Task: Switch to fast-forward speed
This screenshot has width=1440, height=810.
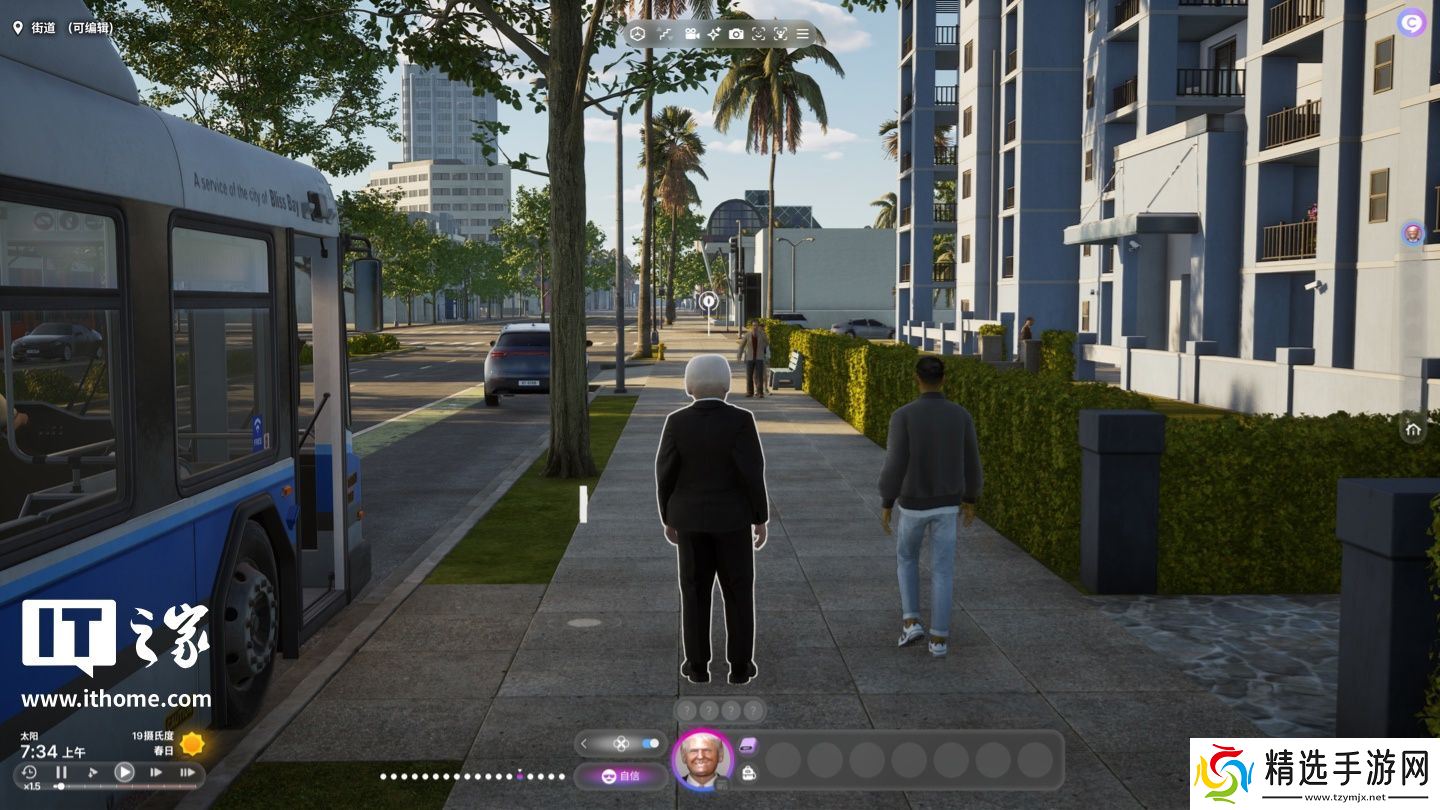Action: (156, 772)
